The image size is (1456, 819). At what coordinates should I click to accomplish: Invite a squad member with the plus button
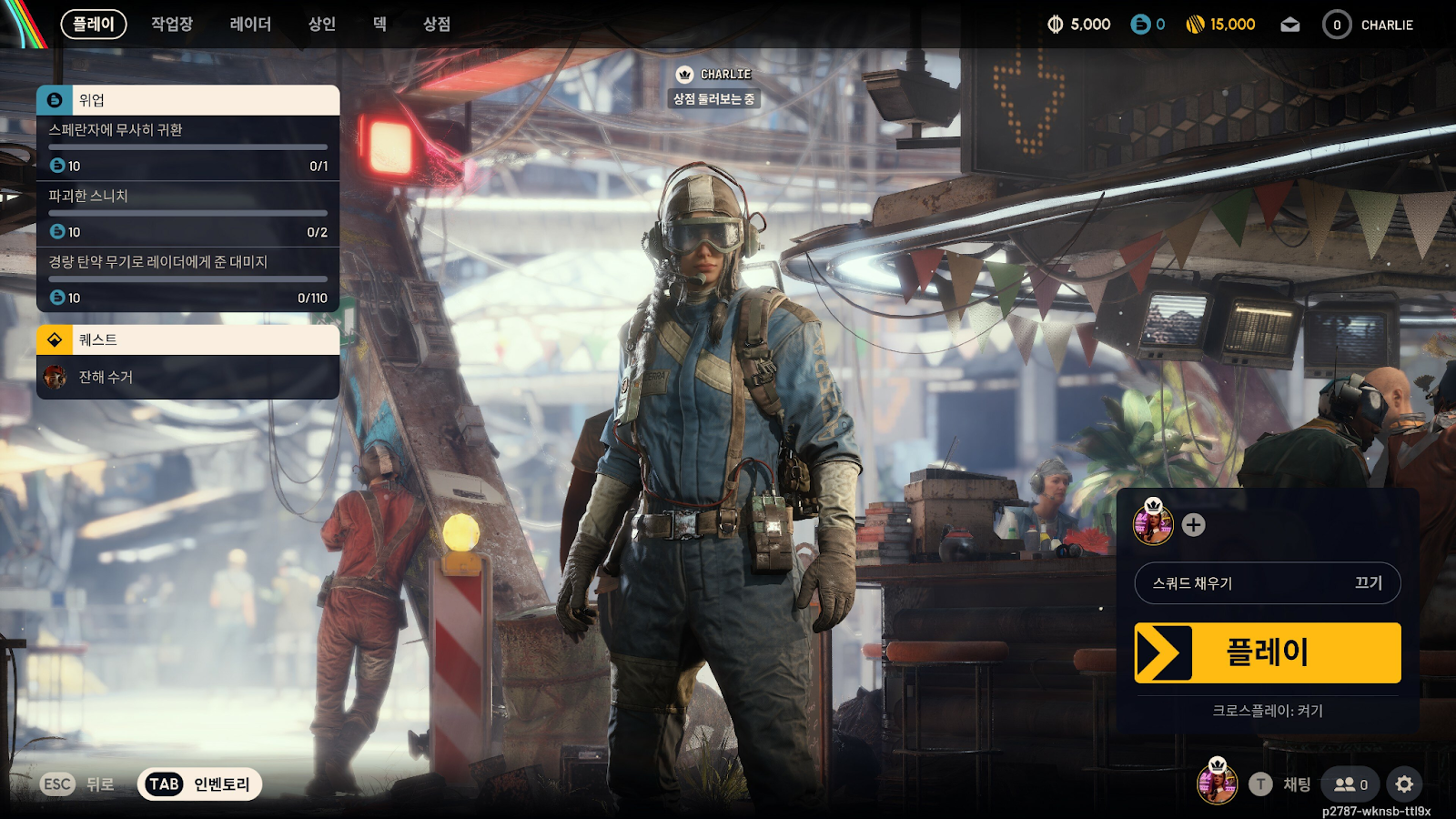point(1193,525)
